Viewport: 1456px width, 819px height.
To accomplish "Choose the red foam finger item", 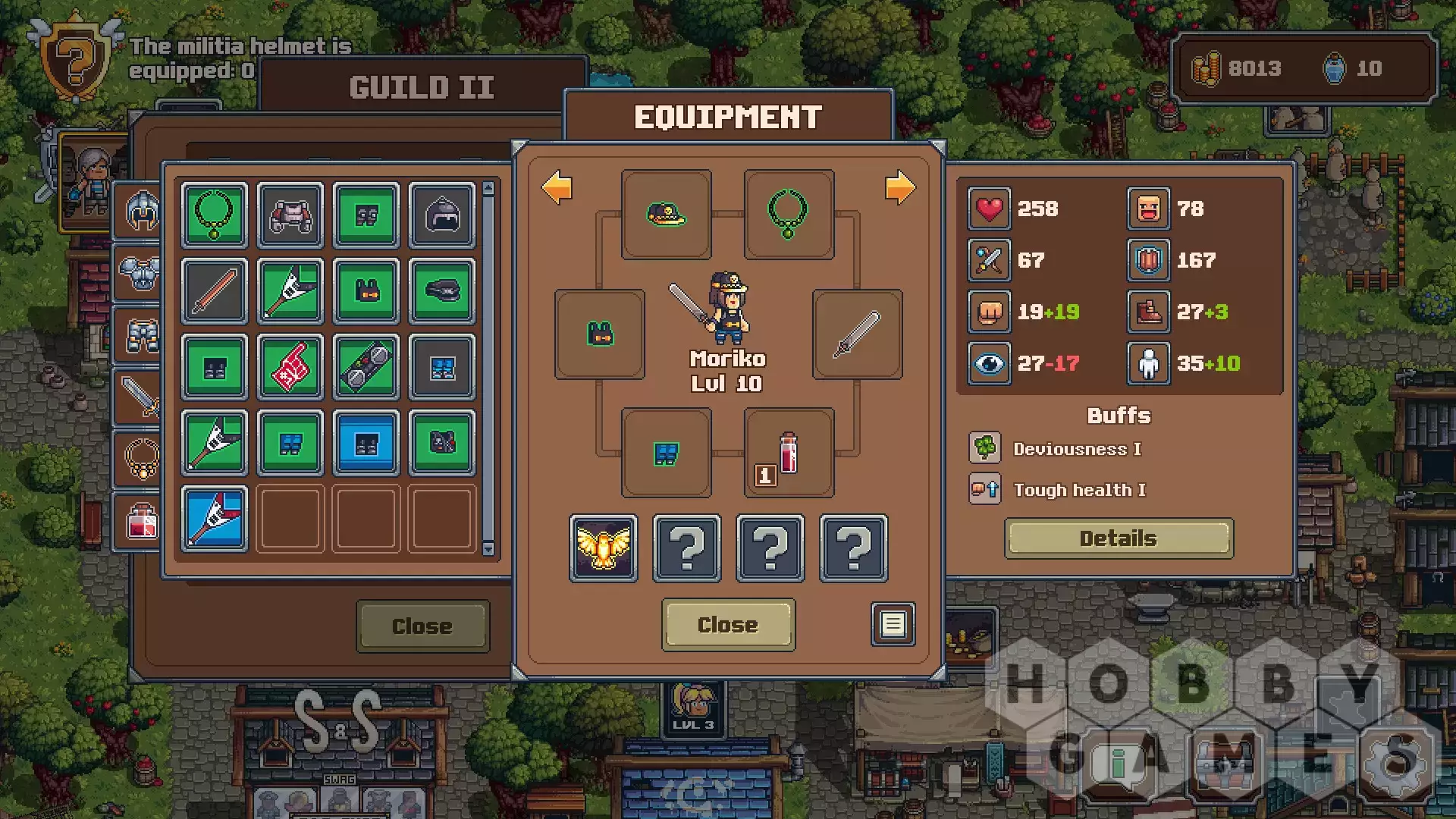I will click(290, 367).
